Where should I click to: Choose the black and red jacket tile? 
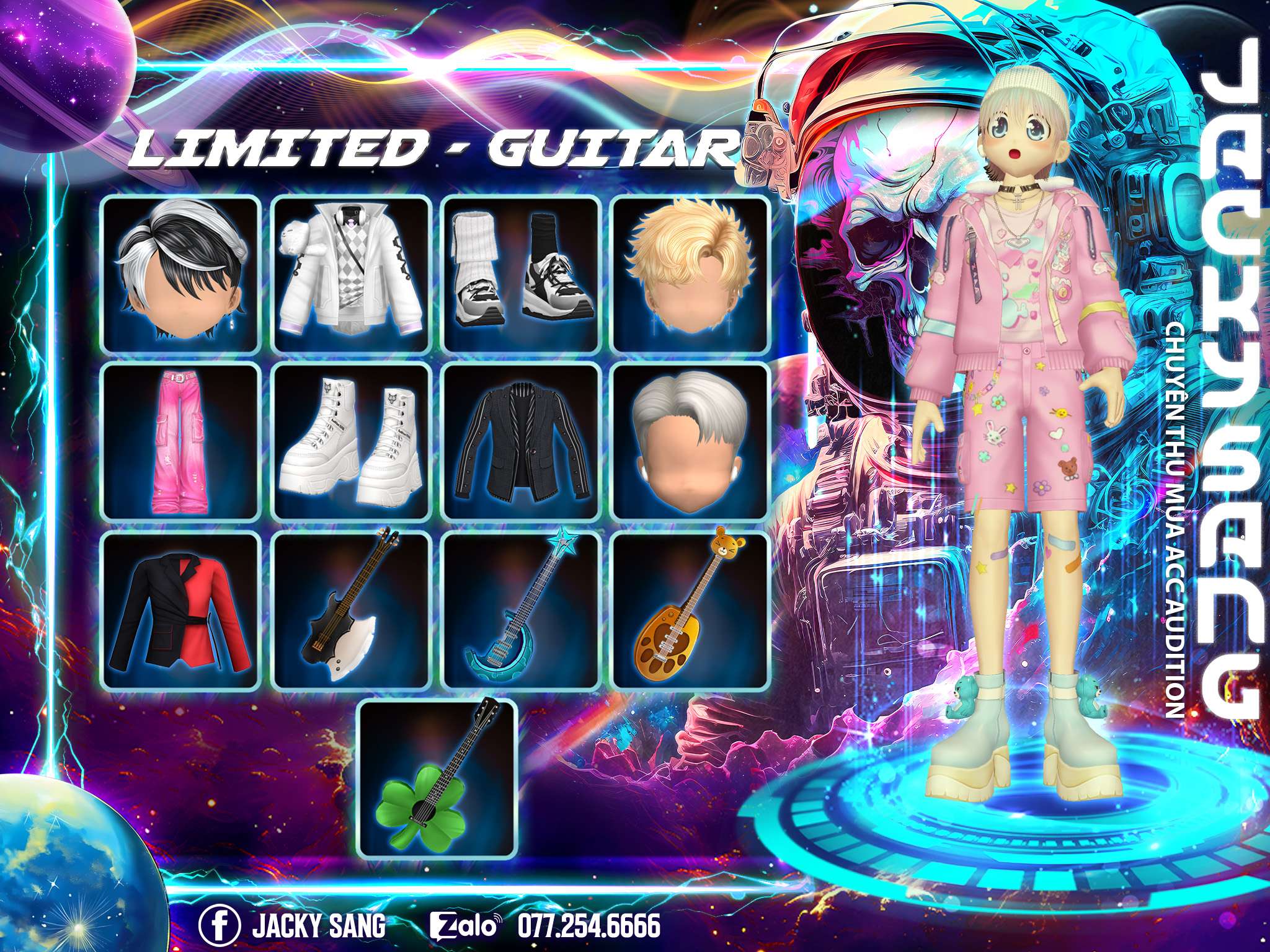180,610
